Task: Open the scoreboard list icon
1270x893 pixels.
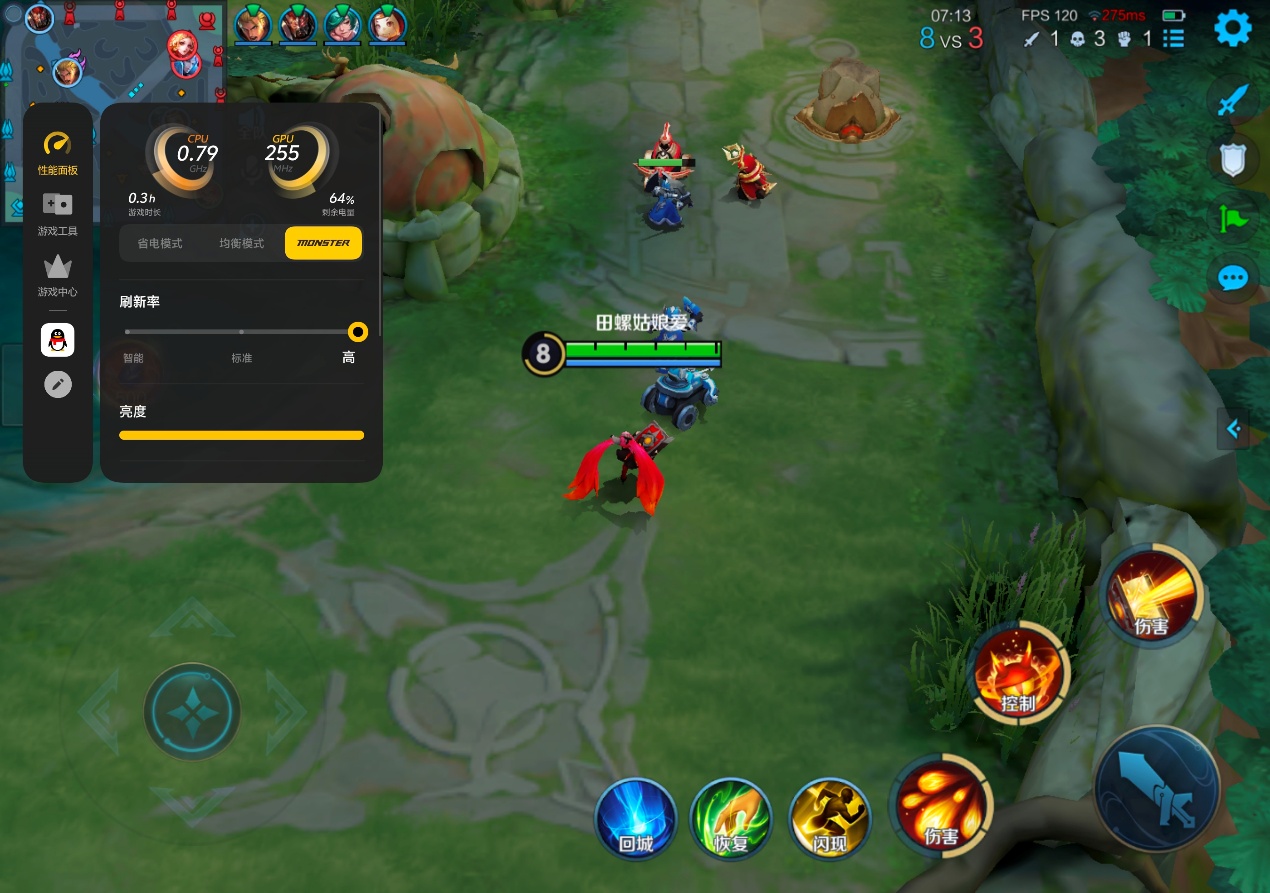Action: [1174, 39]
